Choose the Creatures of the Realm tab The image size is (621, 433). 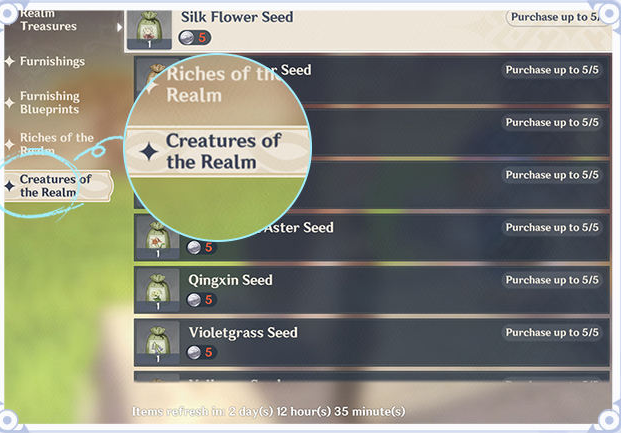55,186
